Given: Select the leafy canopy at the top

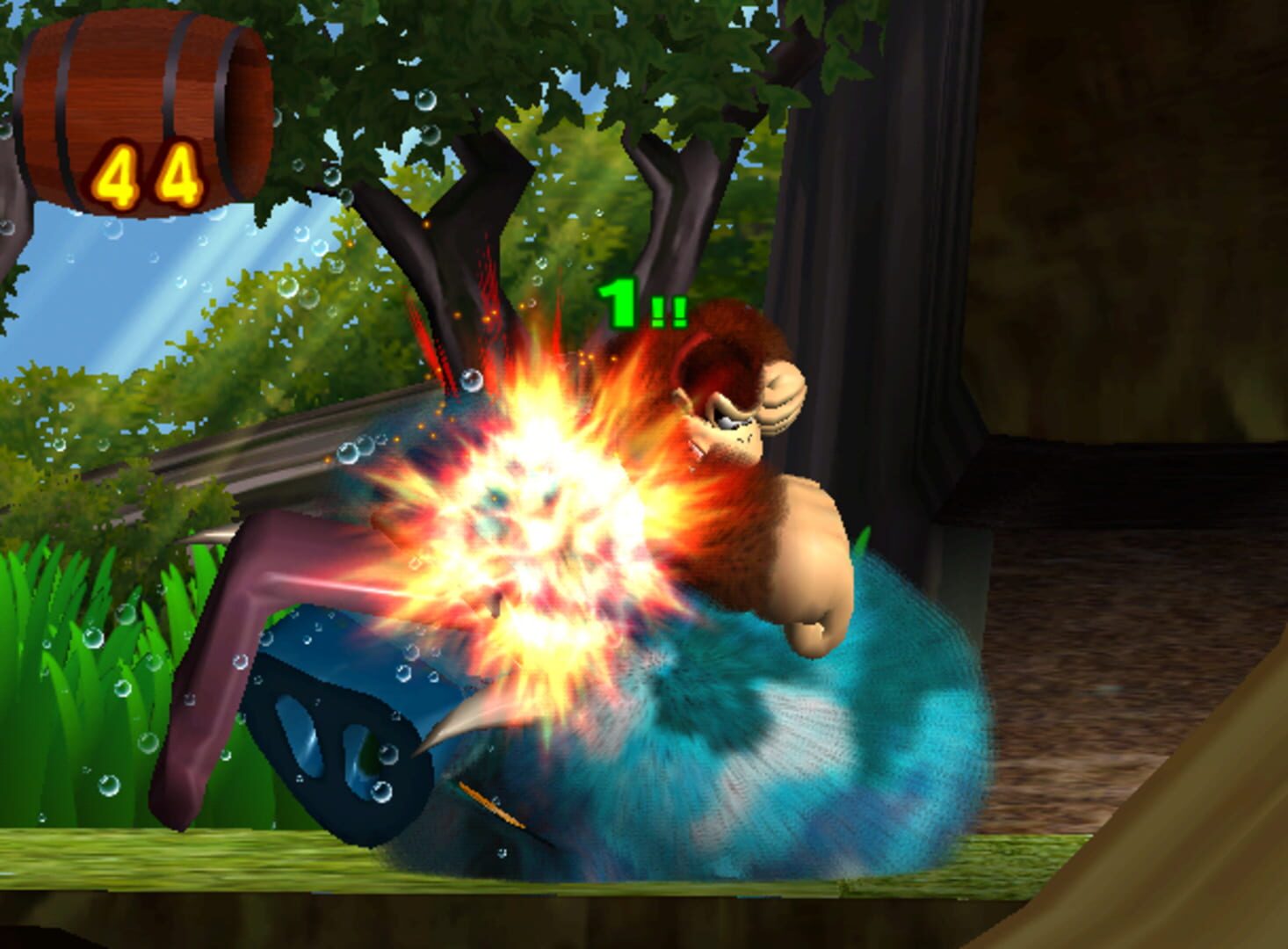Looking at the screenshot, I should click(527, 53).
